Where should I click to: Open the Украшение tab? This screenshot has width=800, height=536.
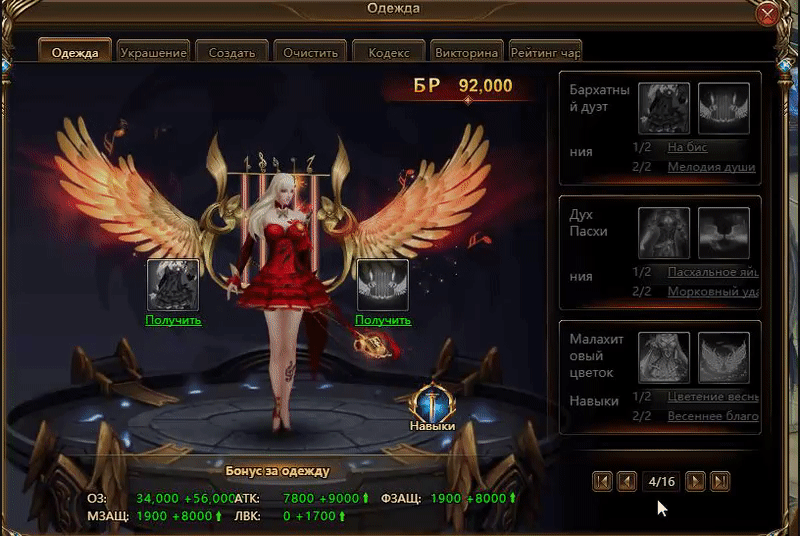[153, 52]
